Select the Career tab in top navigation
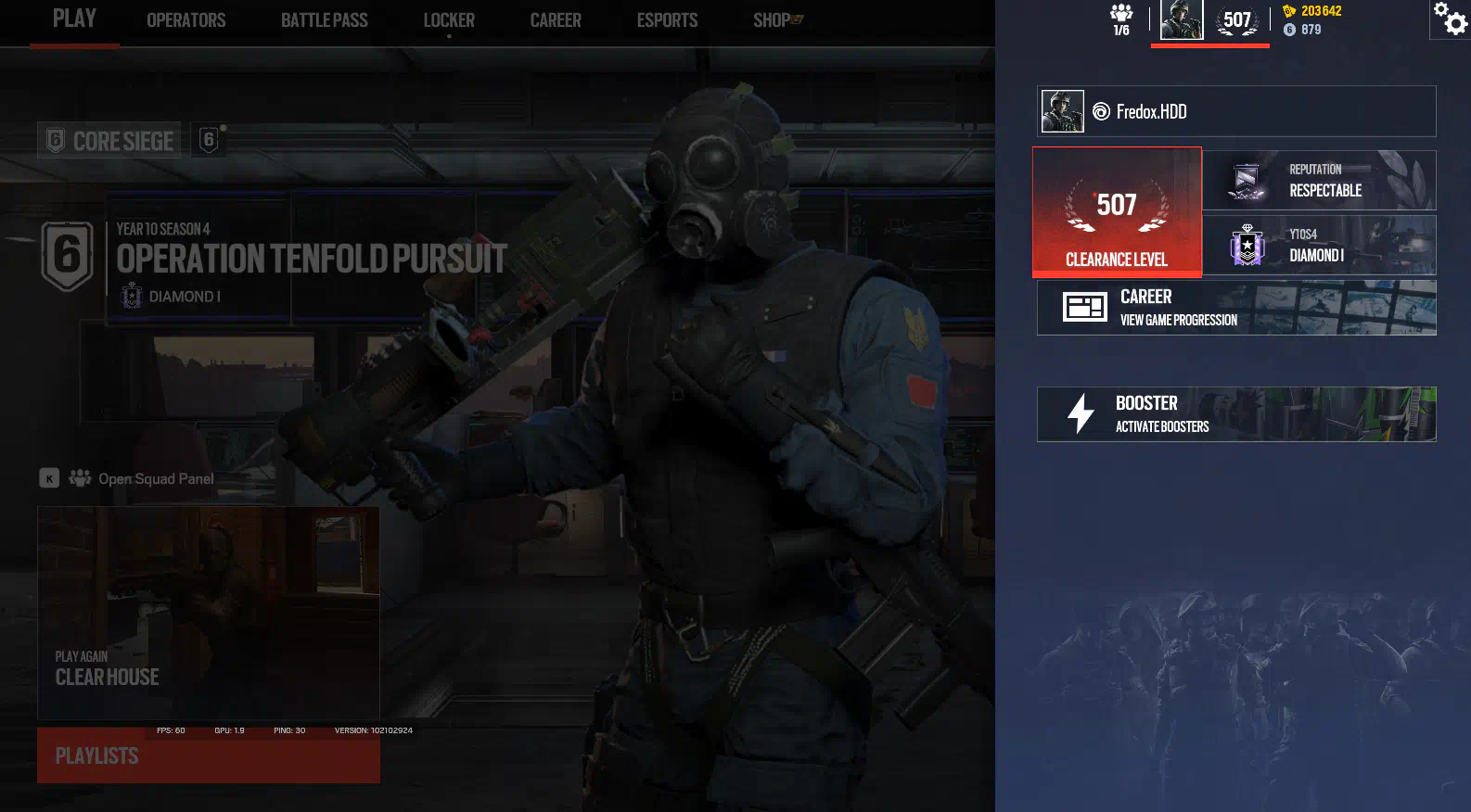 tap(556, 20)
